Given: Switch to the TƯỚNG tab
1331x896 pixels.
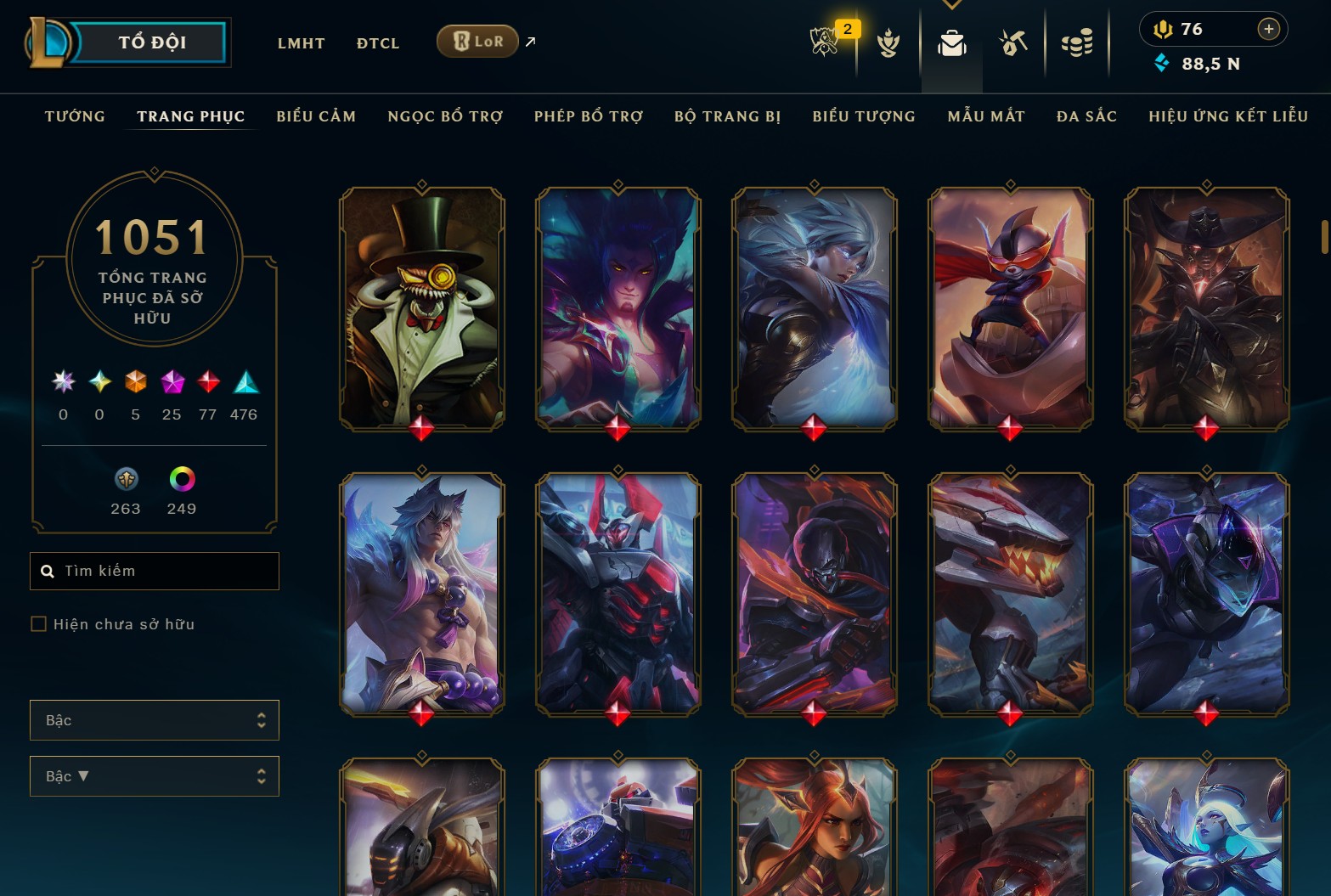Looking at the screenshot, I should coord(75,116).
